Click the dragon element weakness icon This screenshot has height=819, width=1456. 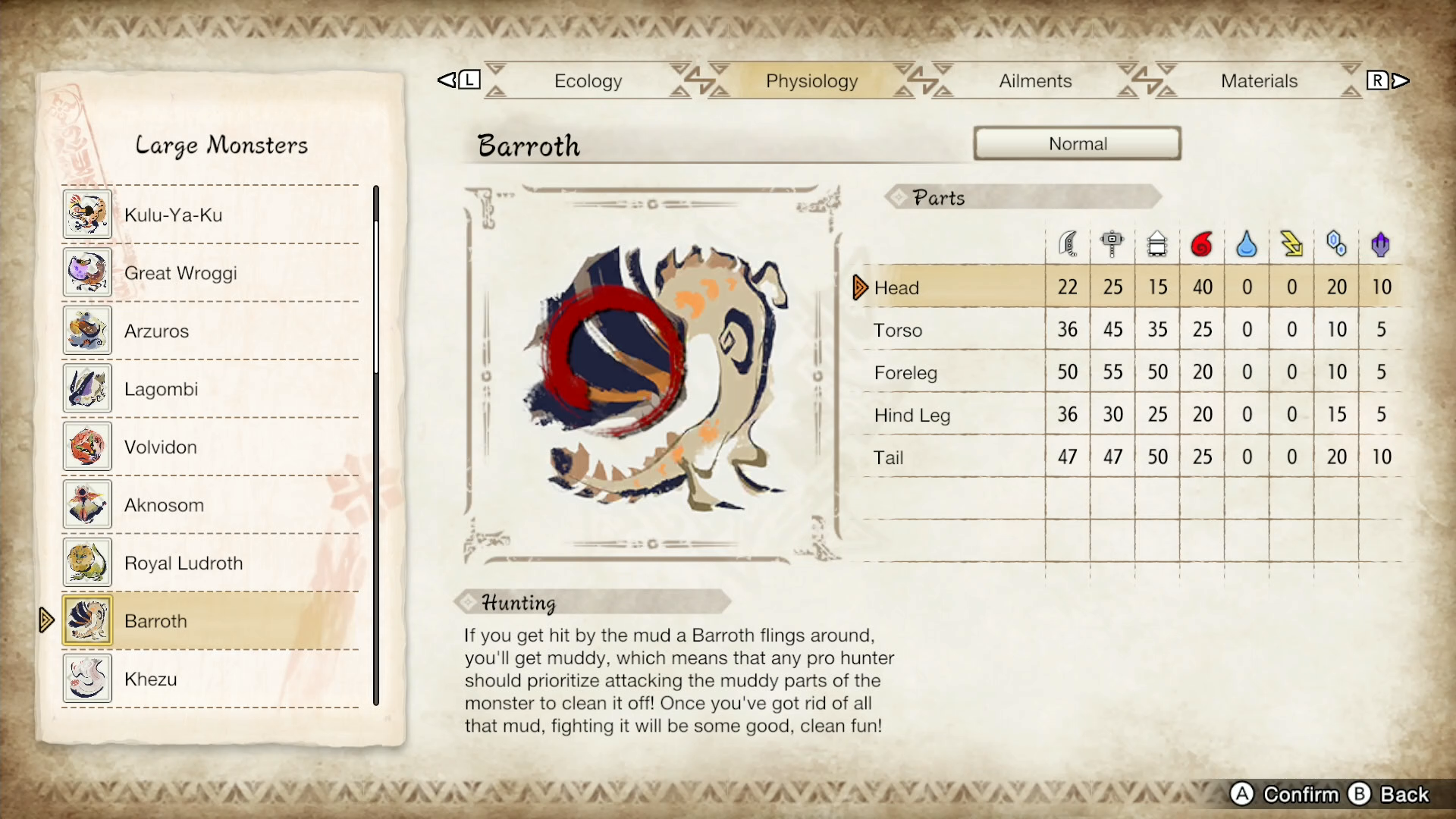1381,243
